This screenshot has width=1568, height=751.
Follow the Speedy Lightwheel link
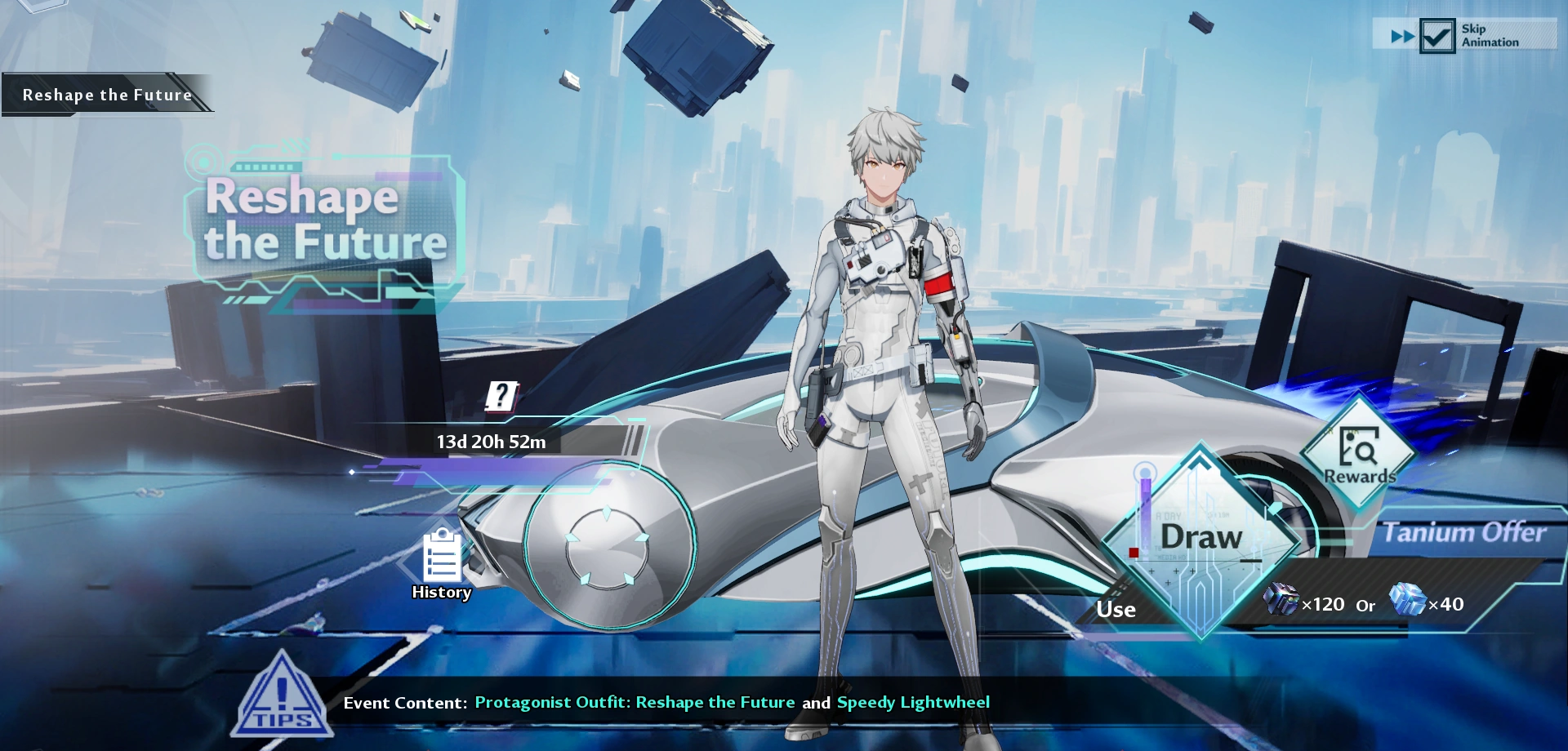click(x=913, y=703)
